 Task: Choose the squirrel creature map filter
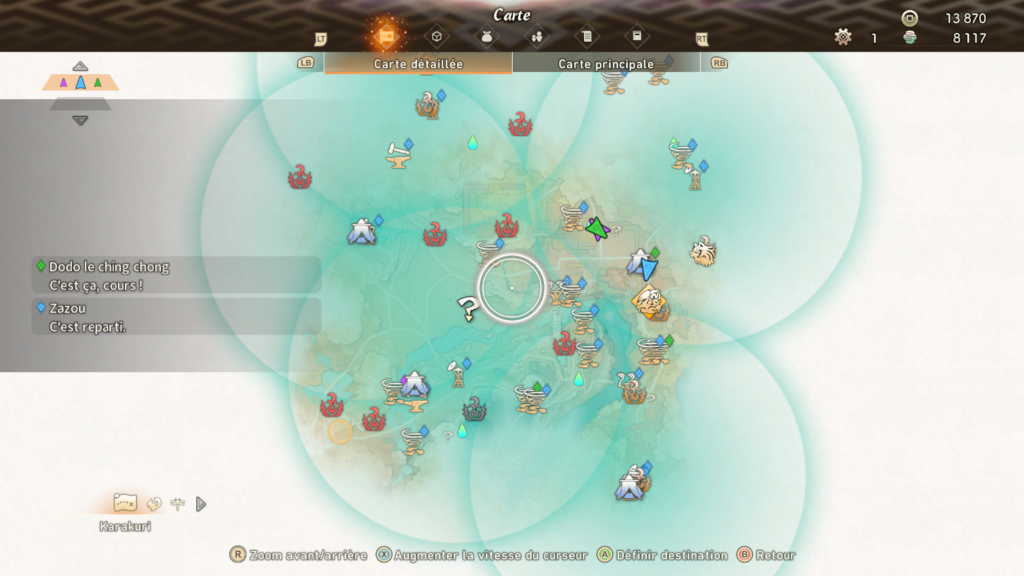[x=154, y=504]
